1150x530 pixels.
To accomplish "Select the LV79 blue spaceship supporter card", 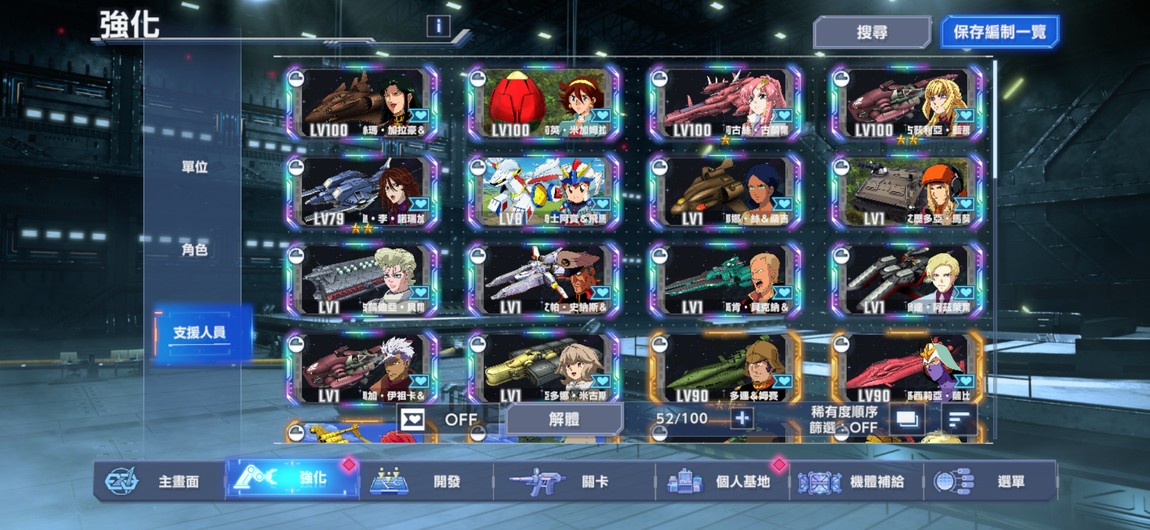I will pyautogui.click(x=362, y=192).
